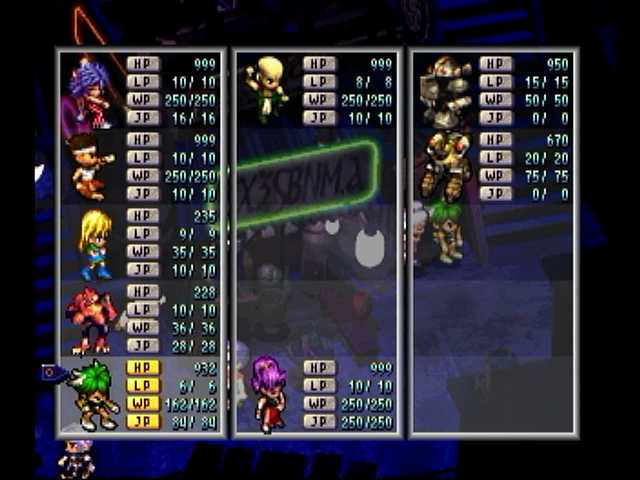Select the pink-haired woman in red dress
Screen dimensions: 640x480
click(x=268, y=394)
